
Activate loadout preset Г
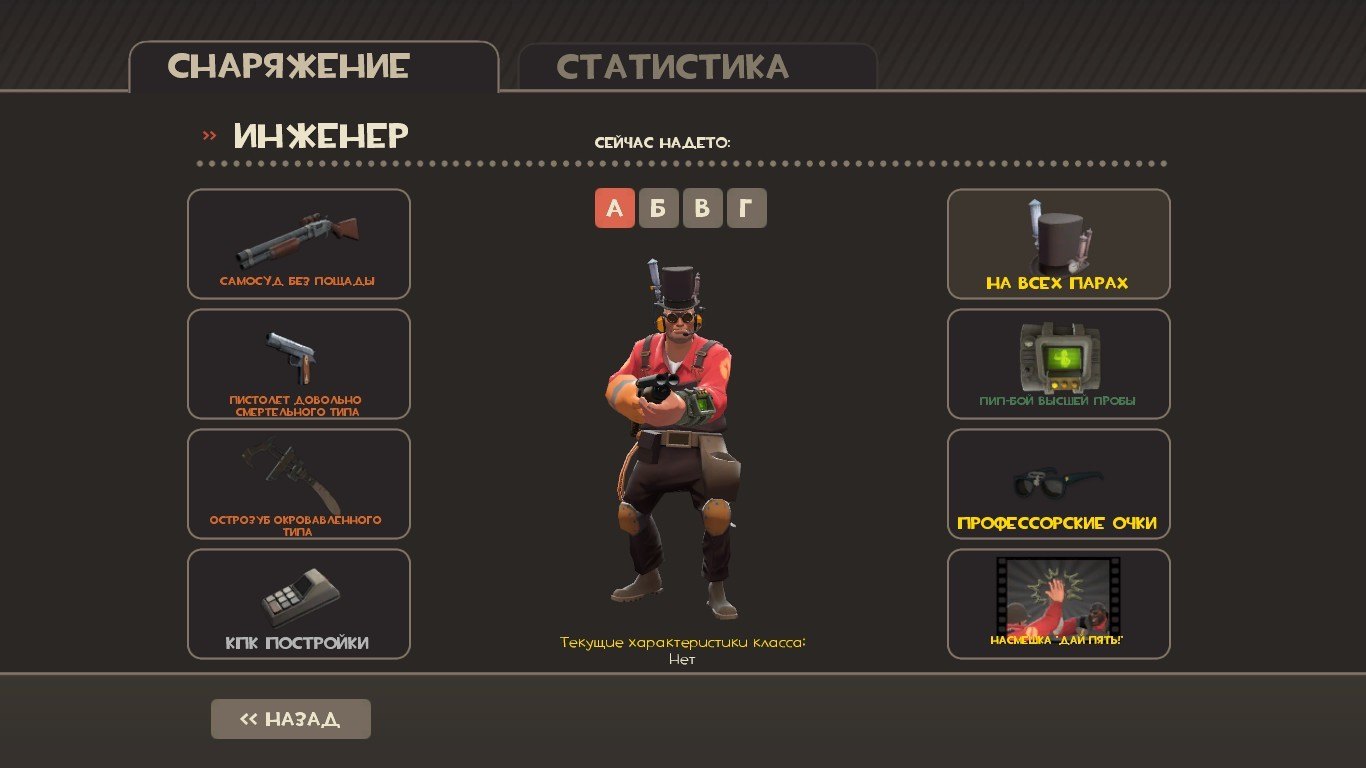(746, 208)
